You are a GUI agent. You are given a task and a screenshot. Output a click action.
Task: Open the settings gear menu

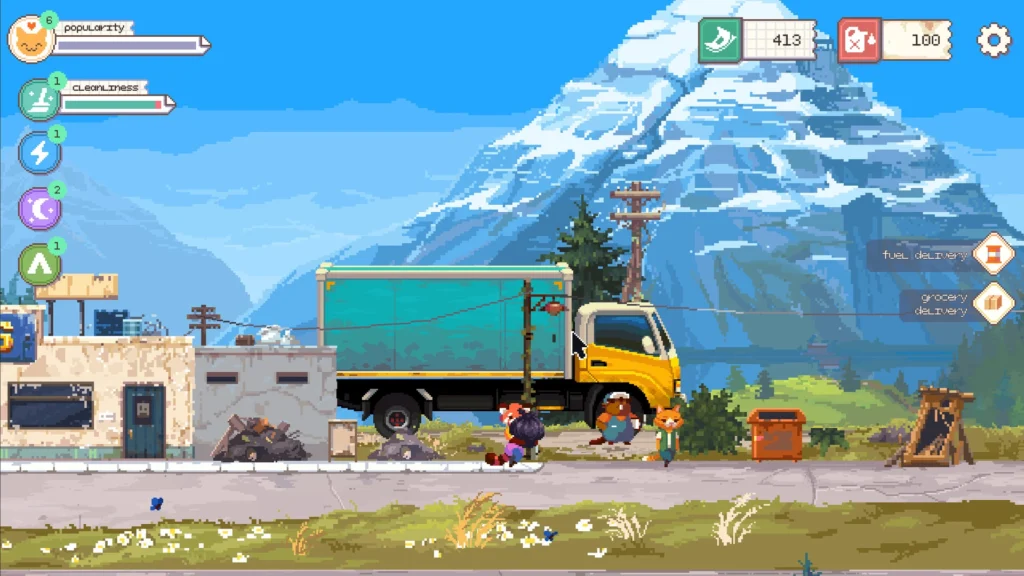[993, 40]
